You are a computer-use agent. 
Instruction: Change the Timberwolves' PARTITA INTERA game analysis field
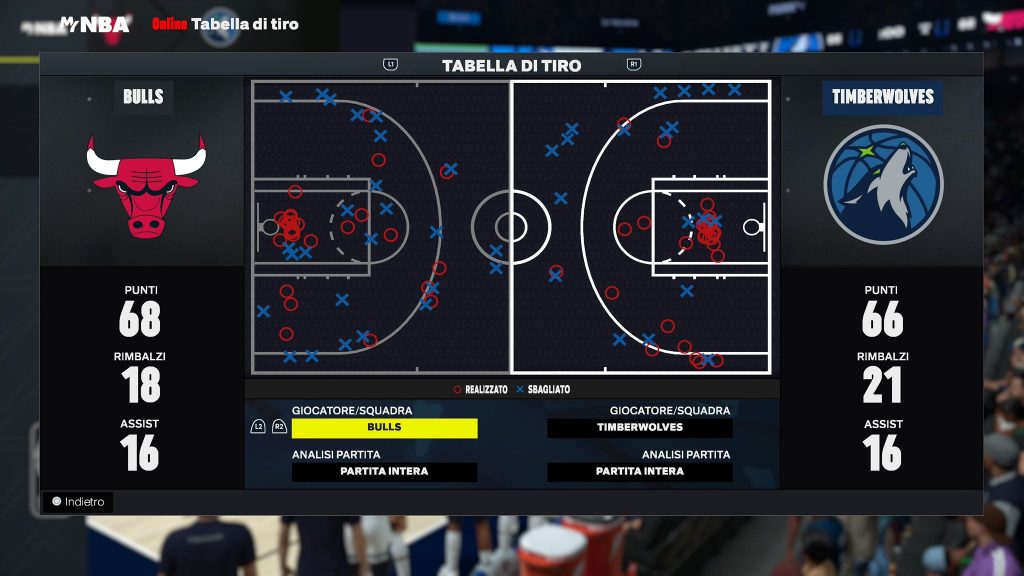click(x=640, y=472)
